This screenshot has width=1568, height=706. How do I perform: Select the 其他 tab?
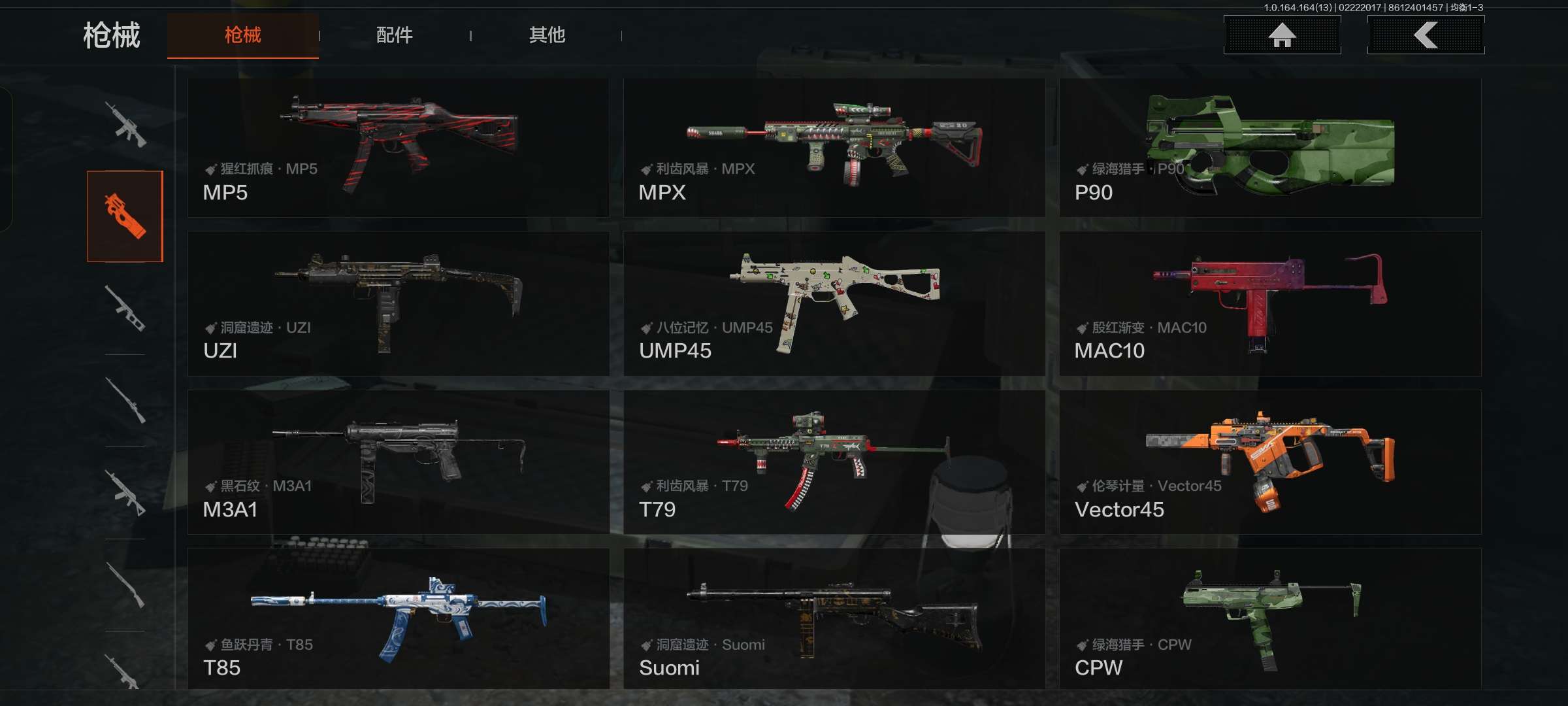coord(547,35)
